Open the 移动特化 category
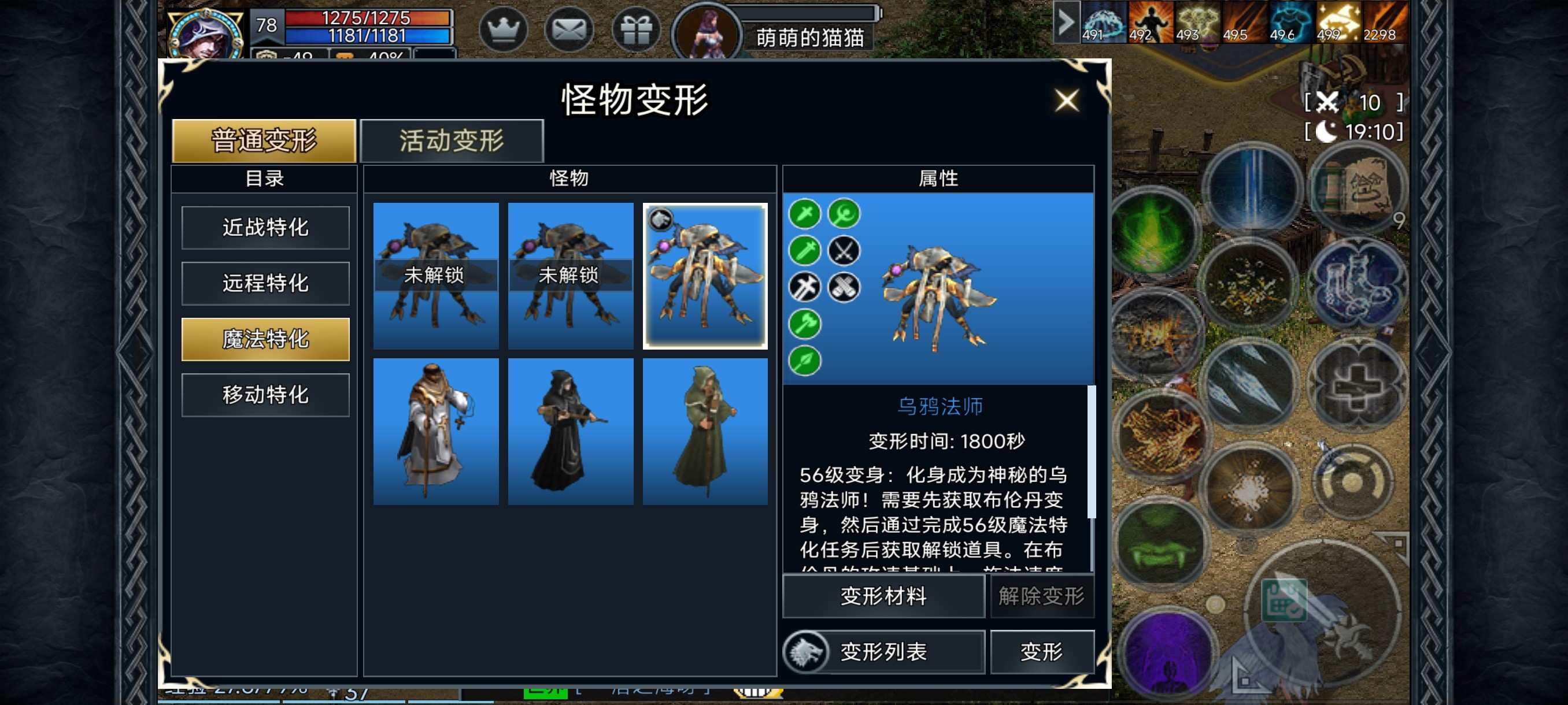Image resolution: width=1568 pixels, height=705 pixels. 265,395
